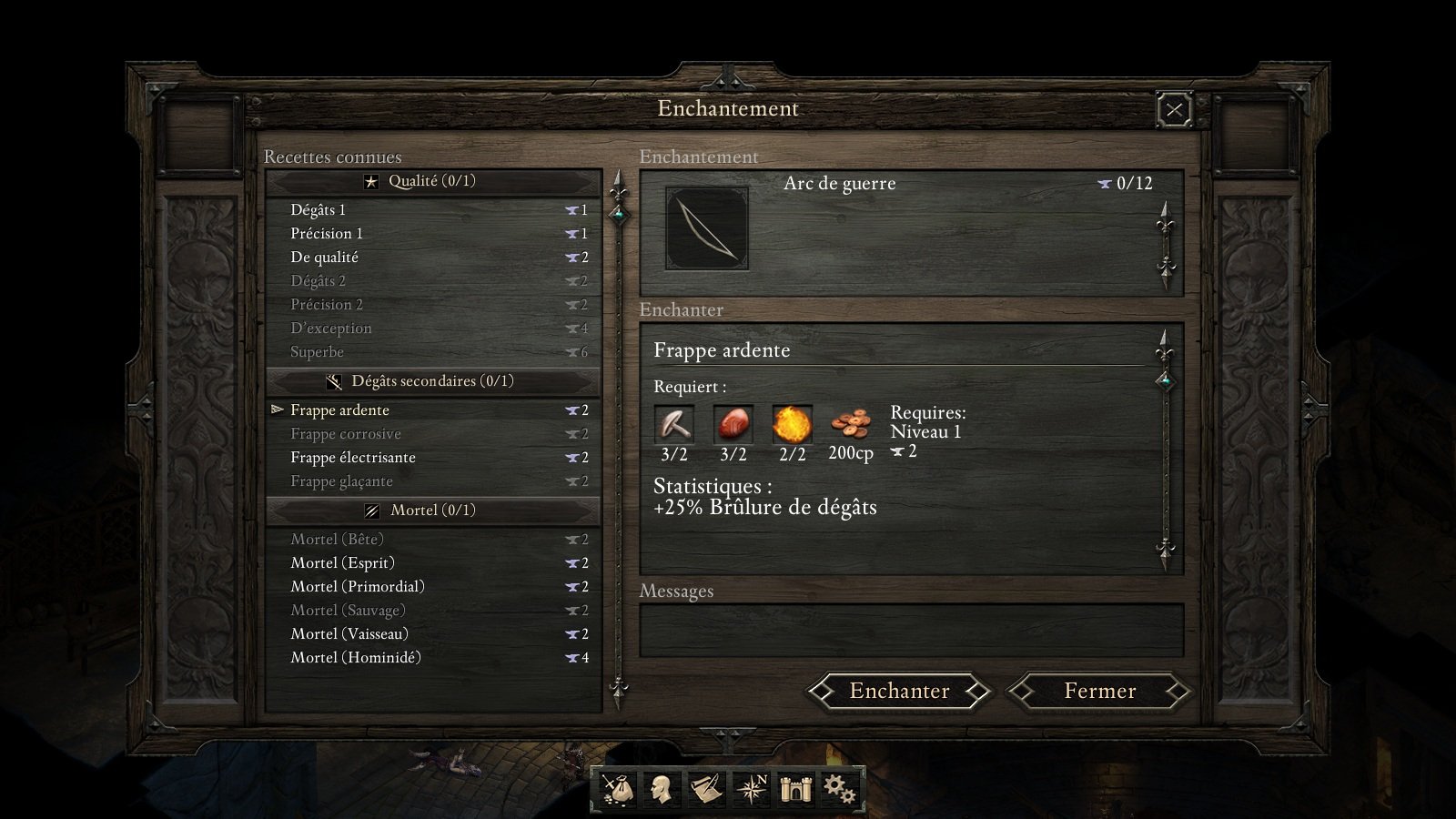The height and width of the screenshot is (819, 1456).
Task: Collapse the Qualité category header
Action: [432, 181]
